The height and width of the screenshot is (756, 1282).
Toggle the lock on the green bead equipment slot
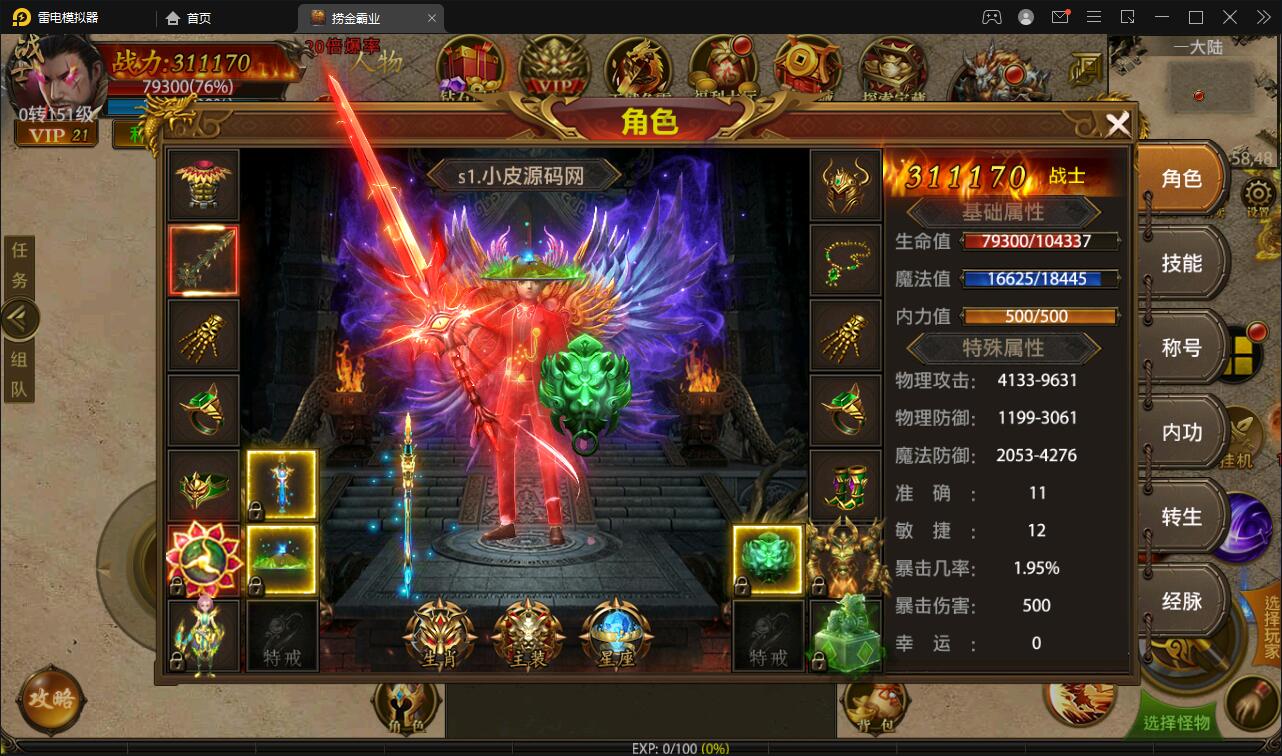click(x=742, y=587)
